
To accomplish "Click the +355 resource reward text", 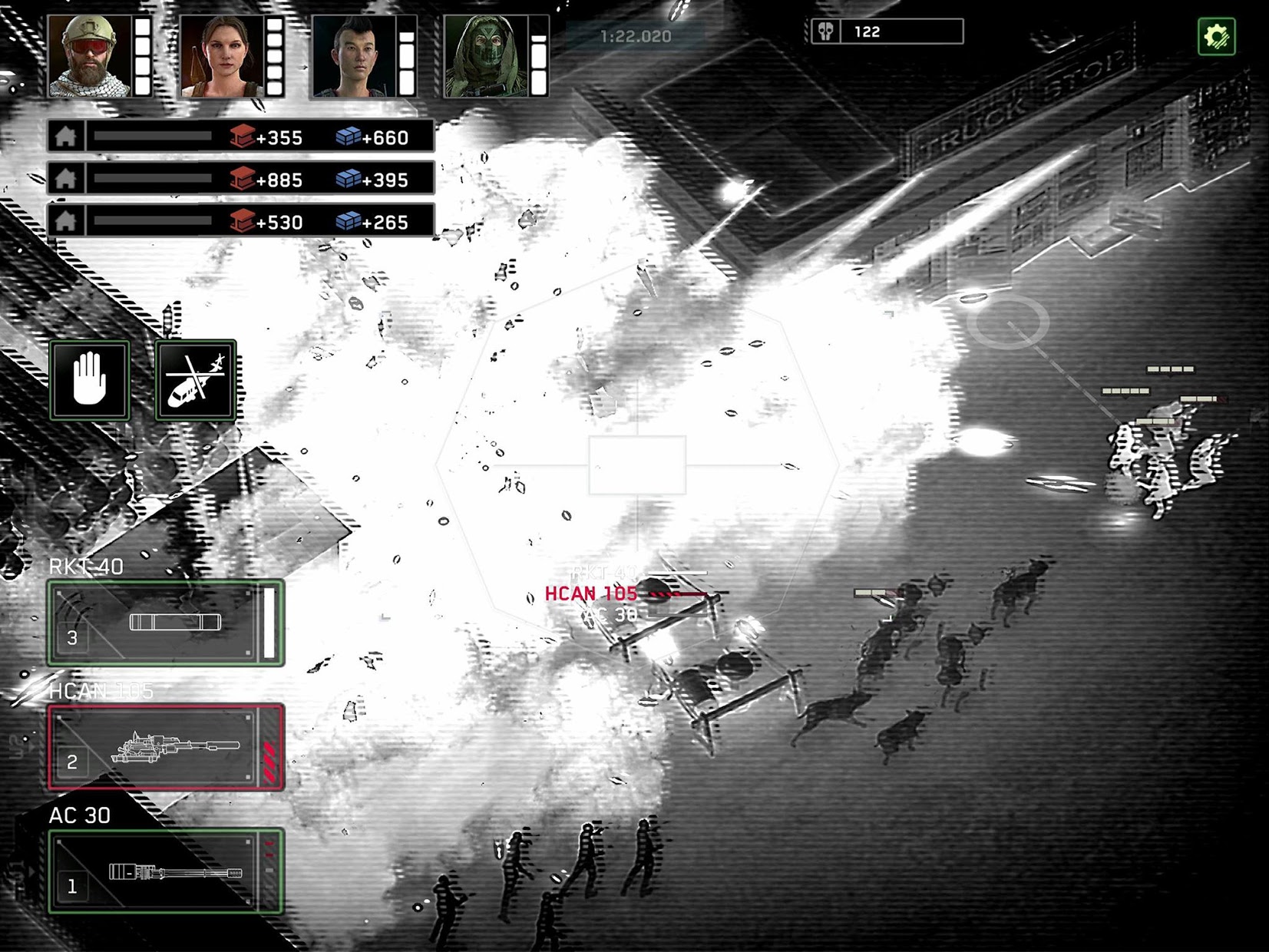I will [x=281, y=138].
